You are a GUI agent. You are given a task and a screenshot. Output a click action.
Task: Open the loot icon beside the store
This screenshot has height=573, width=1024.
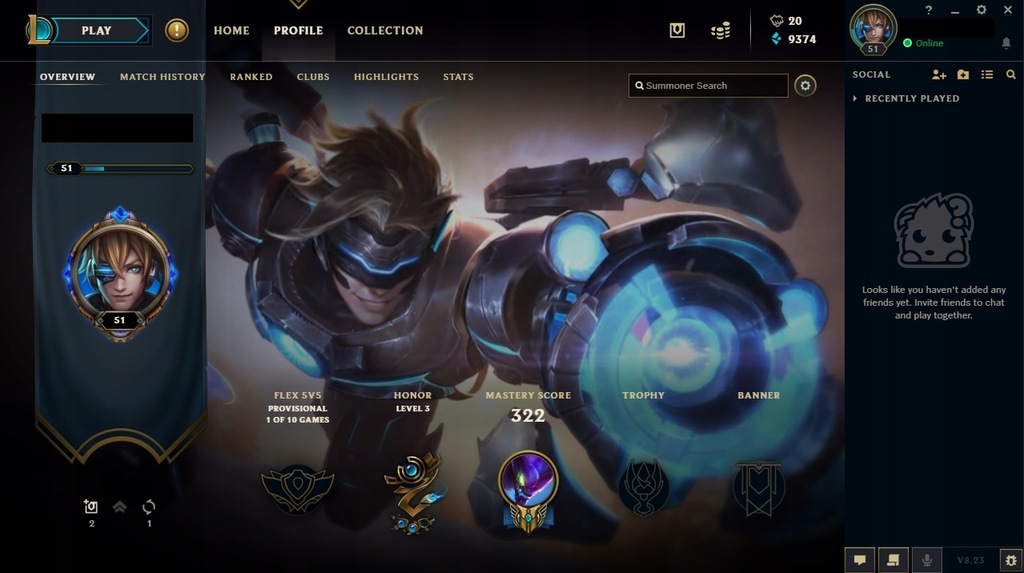coord(677,31)
